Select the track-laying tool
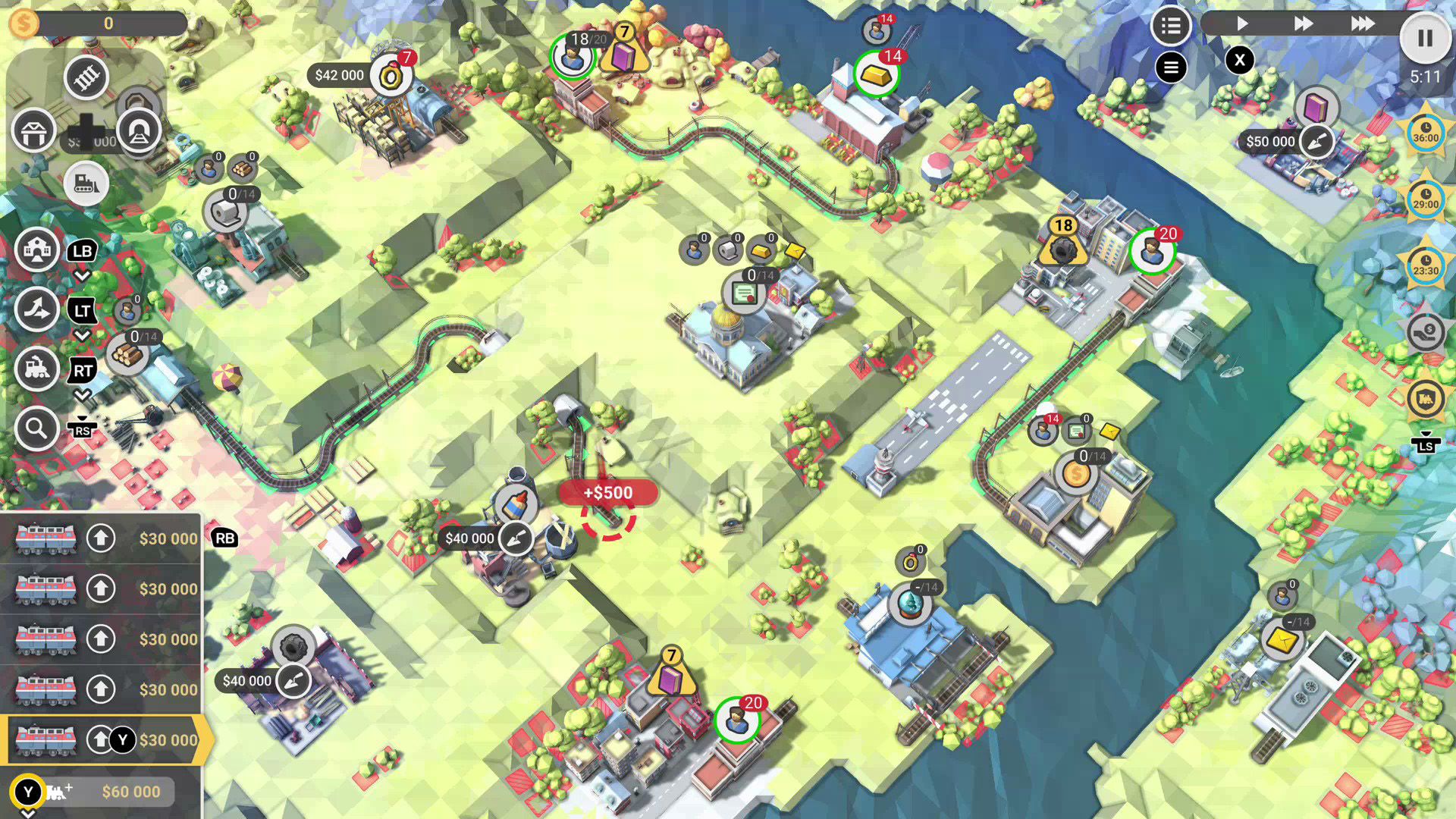The image size is (1456, 819). tap(86, 77)
